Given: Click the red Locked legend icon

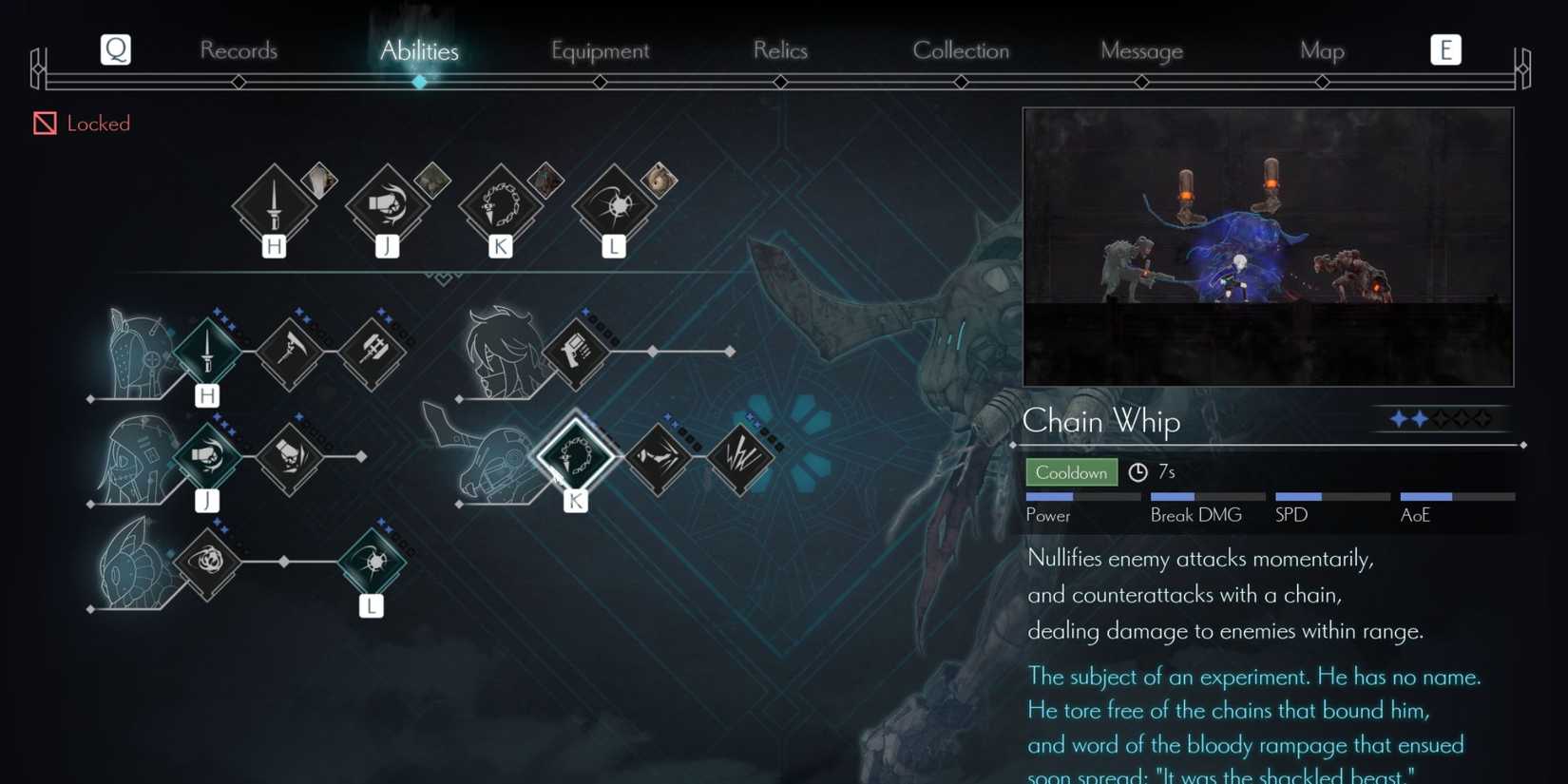Looking at the screenshot, I should 43,123.
